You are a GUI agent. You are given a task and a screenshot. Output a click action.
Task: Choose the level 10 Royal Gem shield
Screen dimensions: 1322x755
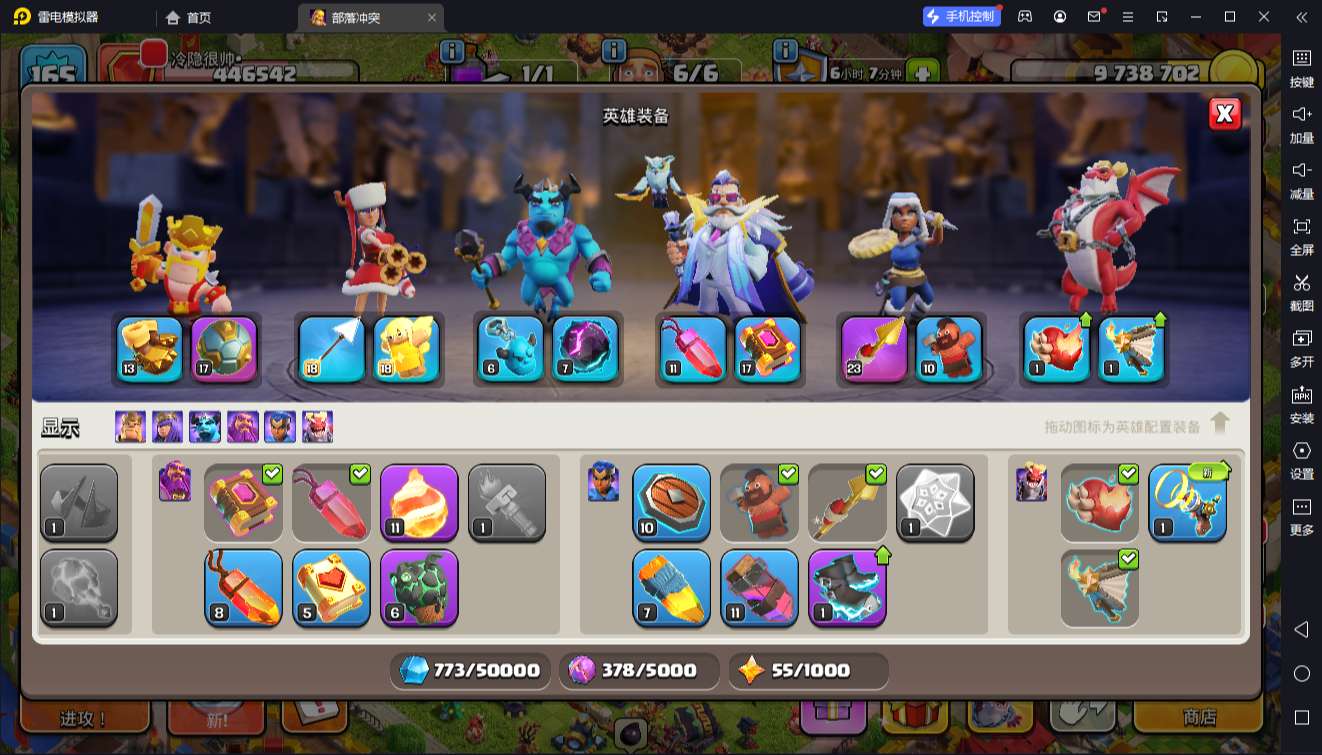[x=671, y=503]
